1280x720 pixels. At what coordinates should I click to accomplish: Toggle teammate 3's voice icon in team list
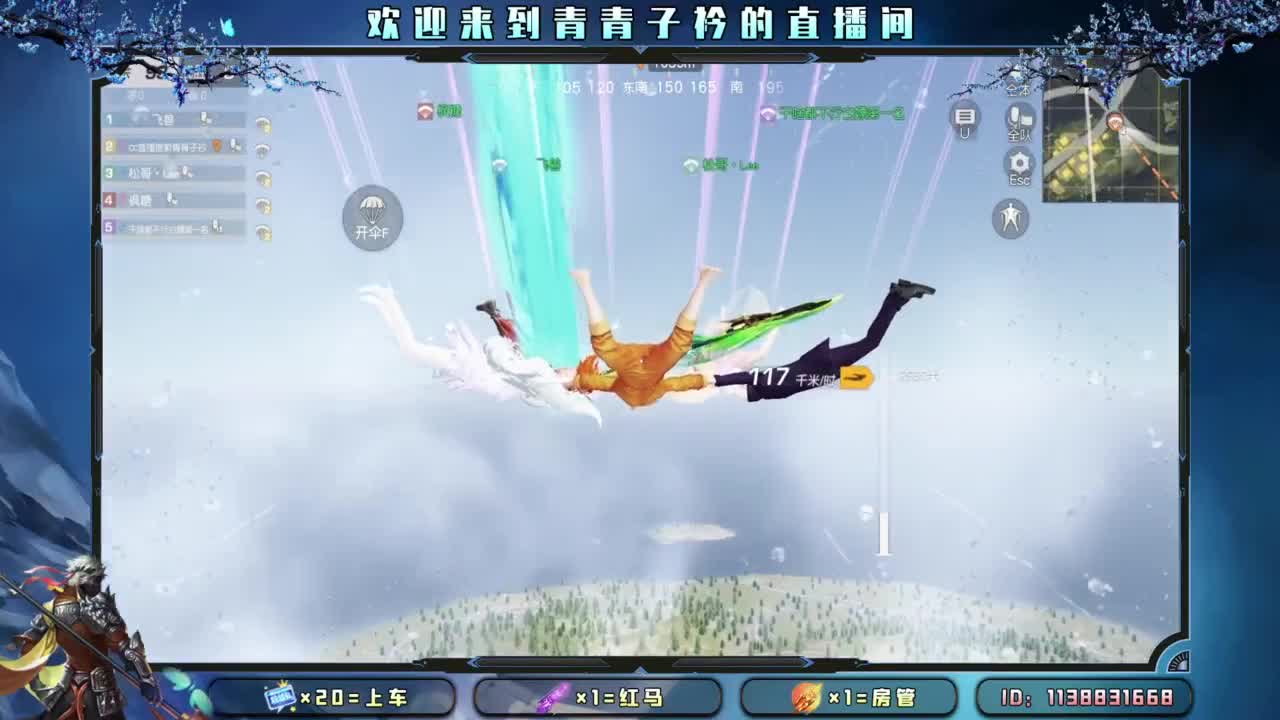point(186,171)
